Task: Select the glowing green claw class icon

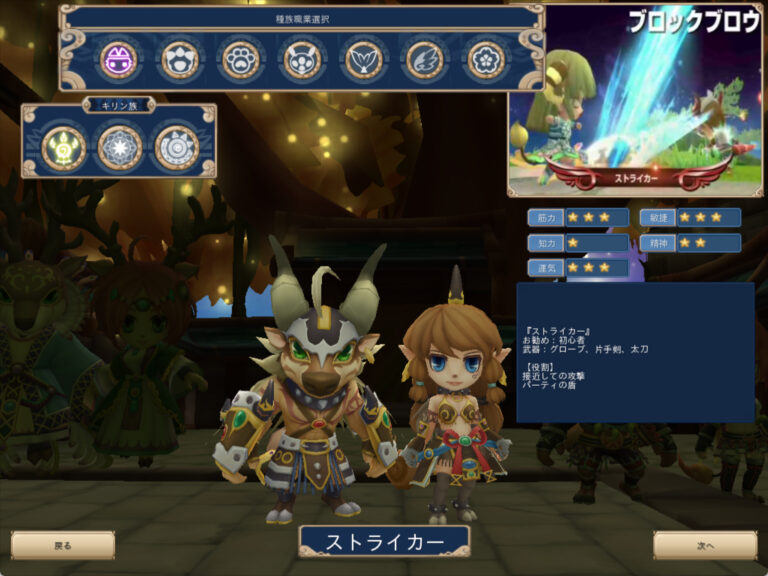Action: pos(64,147)
